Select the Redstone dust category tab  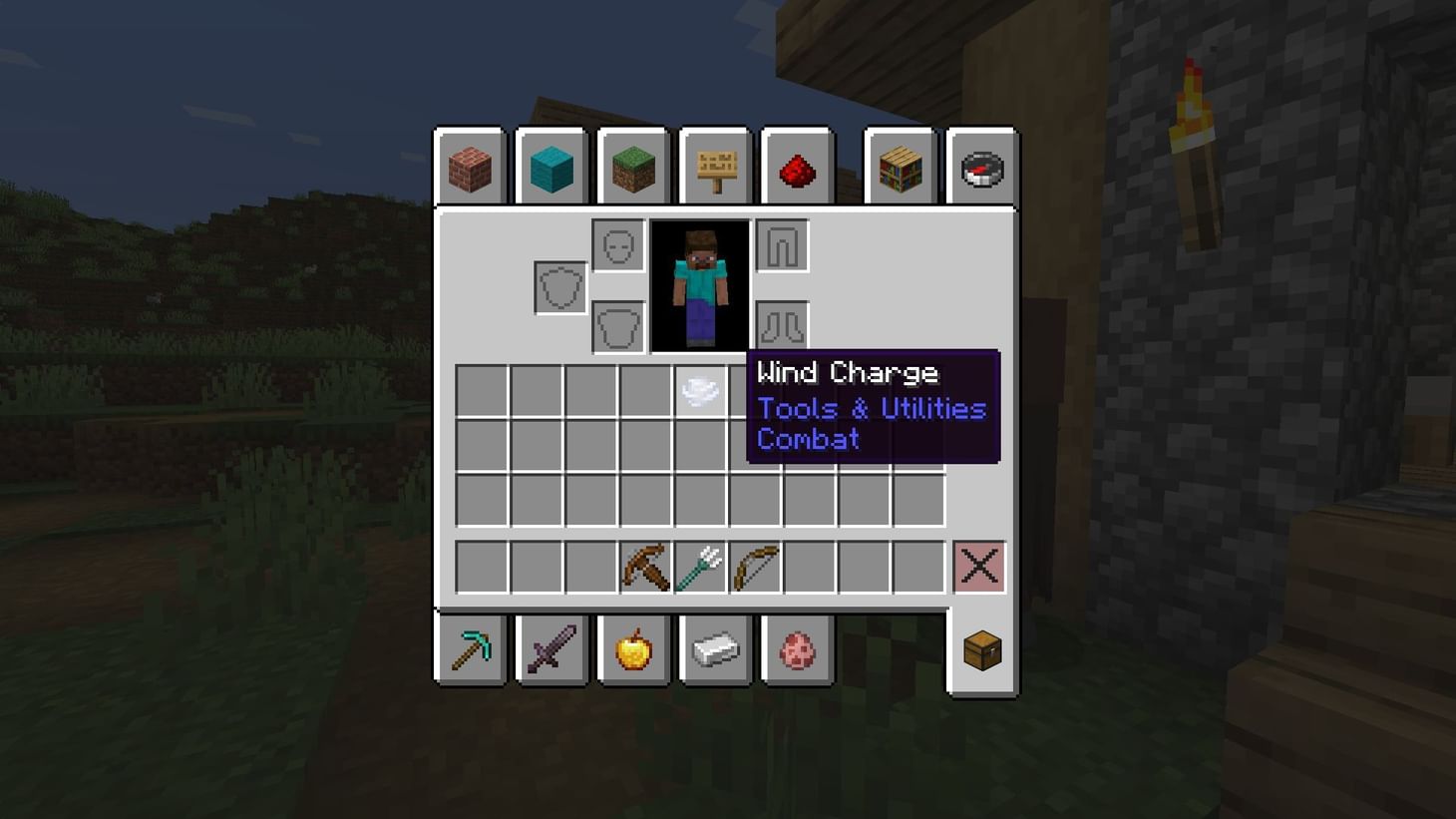797,168
